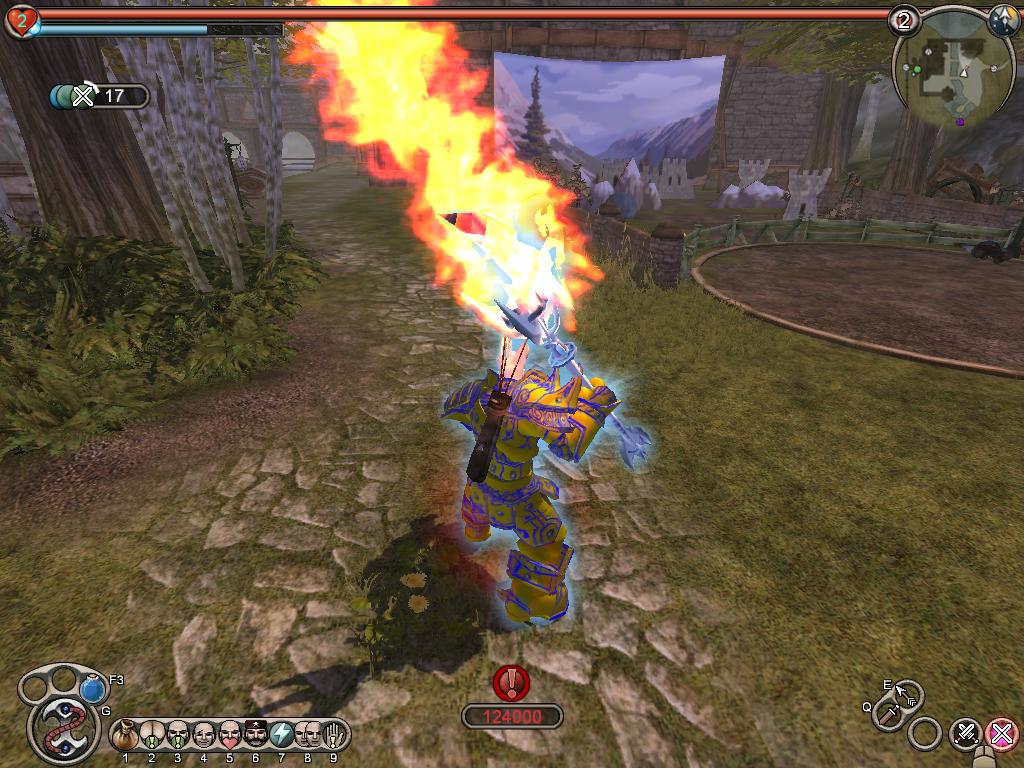The image size is (1024, 768).
Task: Use the fart expression icon
Action: click(152, 735)
